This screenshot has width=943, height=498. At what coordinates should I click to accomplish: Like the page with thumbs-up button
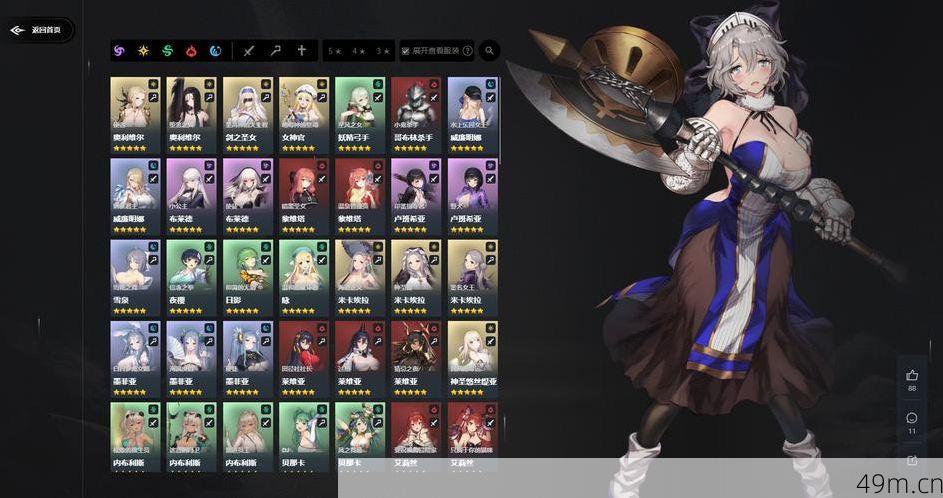pyautogui.click(x=912, y=376)
